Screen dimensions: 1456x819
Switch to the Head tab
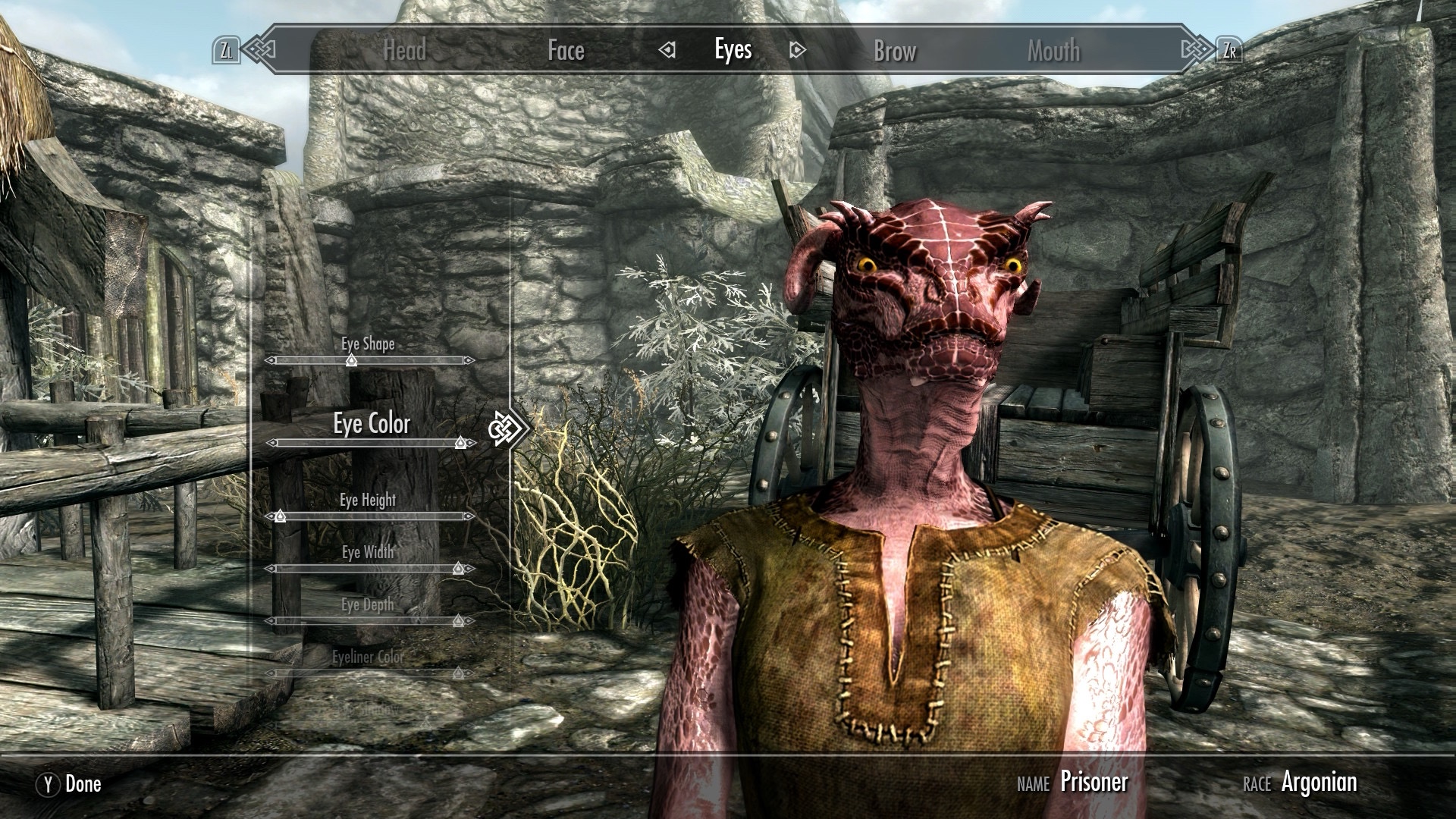(x=404, y=51)
